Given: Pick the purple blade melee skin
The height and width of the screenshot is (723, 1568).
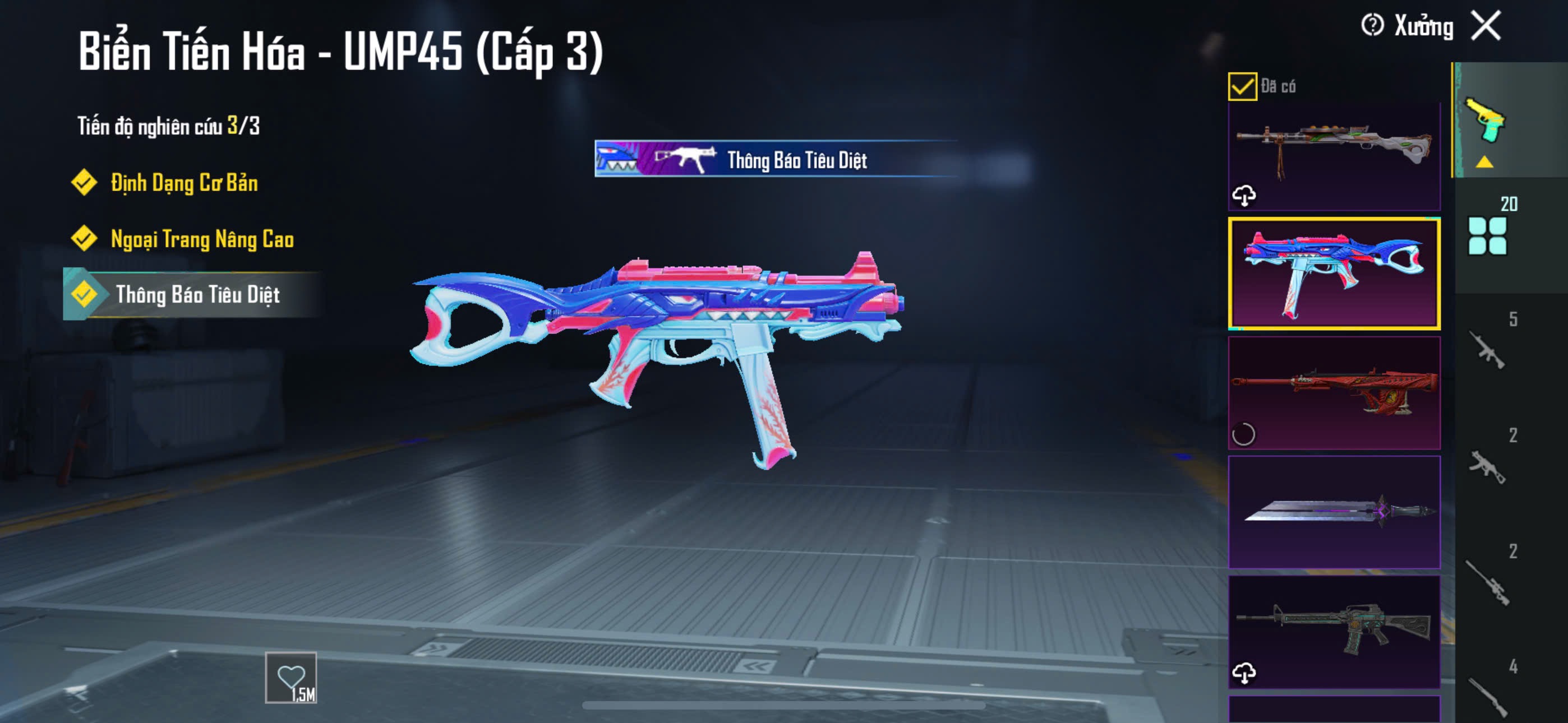Looking at the screenshot, I should [x=1334, y=512].
